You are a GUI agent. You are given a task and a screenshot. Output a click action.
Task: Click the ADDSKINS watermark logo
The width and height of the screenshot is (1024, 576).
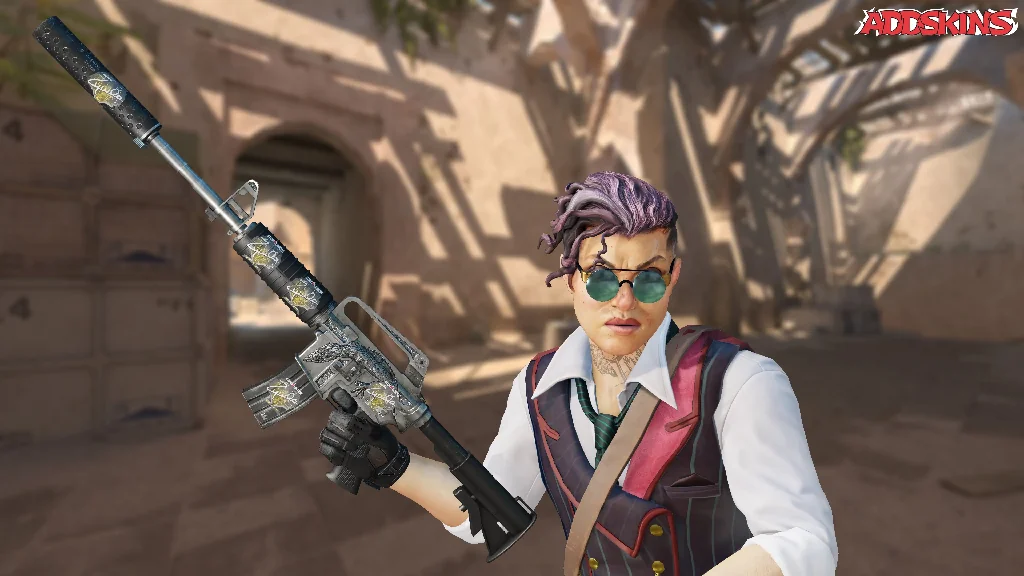(x=935, y=23)
